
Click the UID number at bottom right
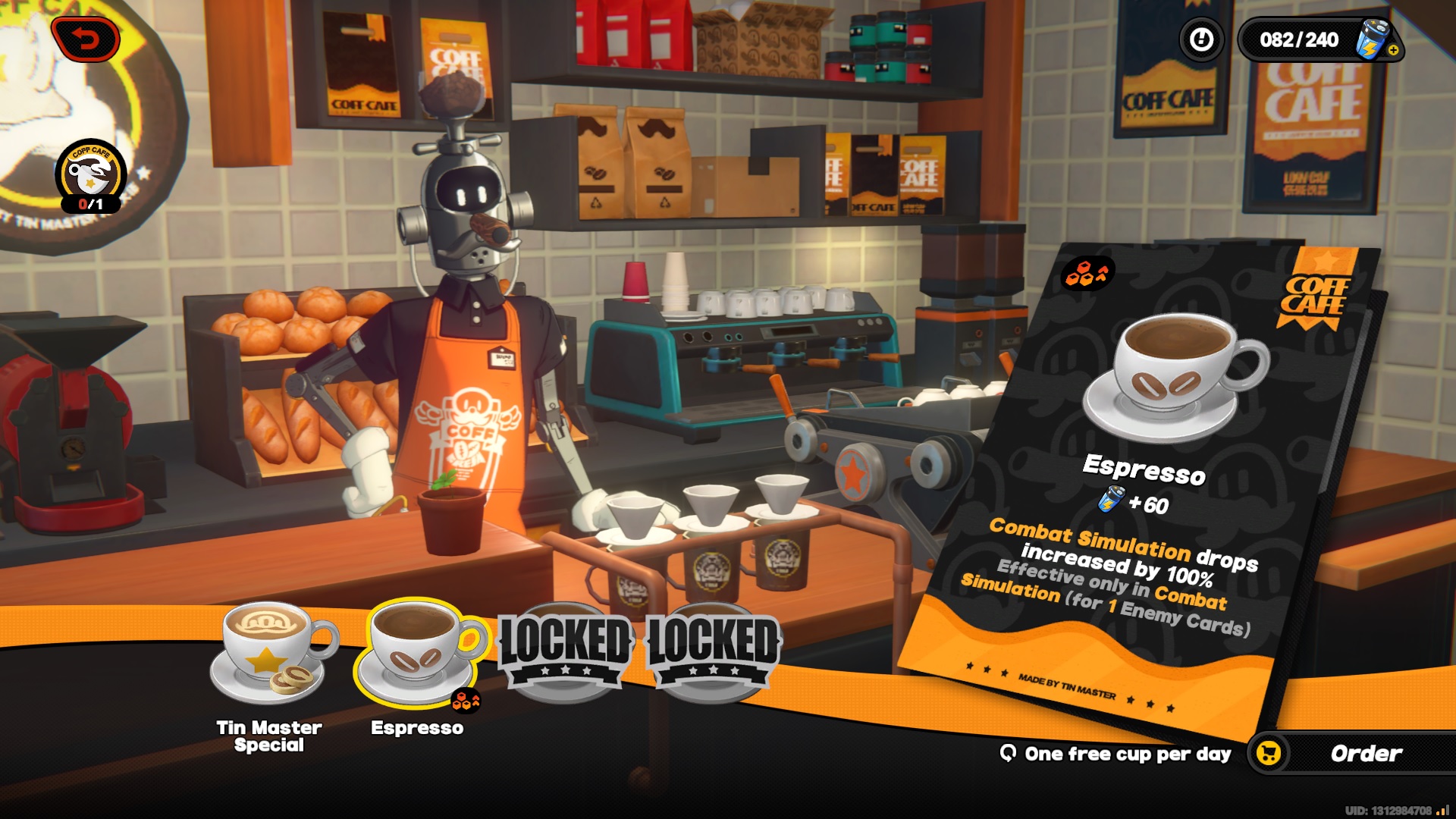click(x=1388, y=809)
